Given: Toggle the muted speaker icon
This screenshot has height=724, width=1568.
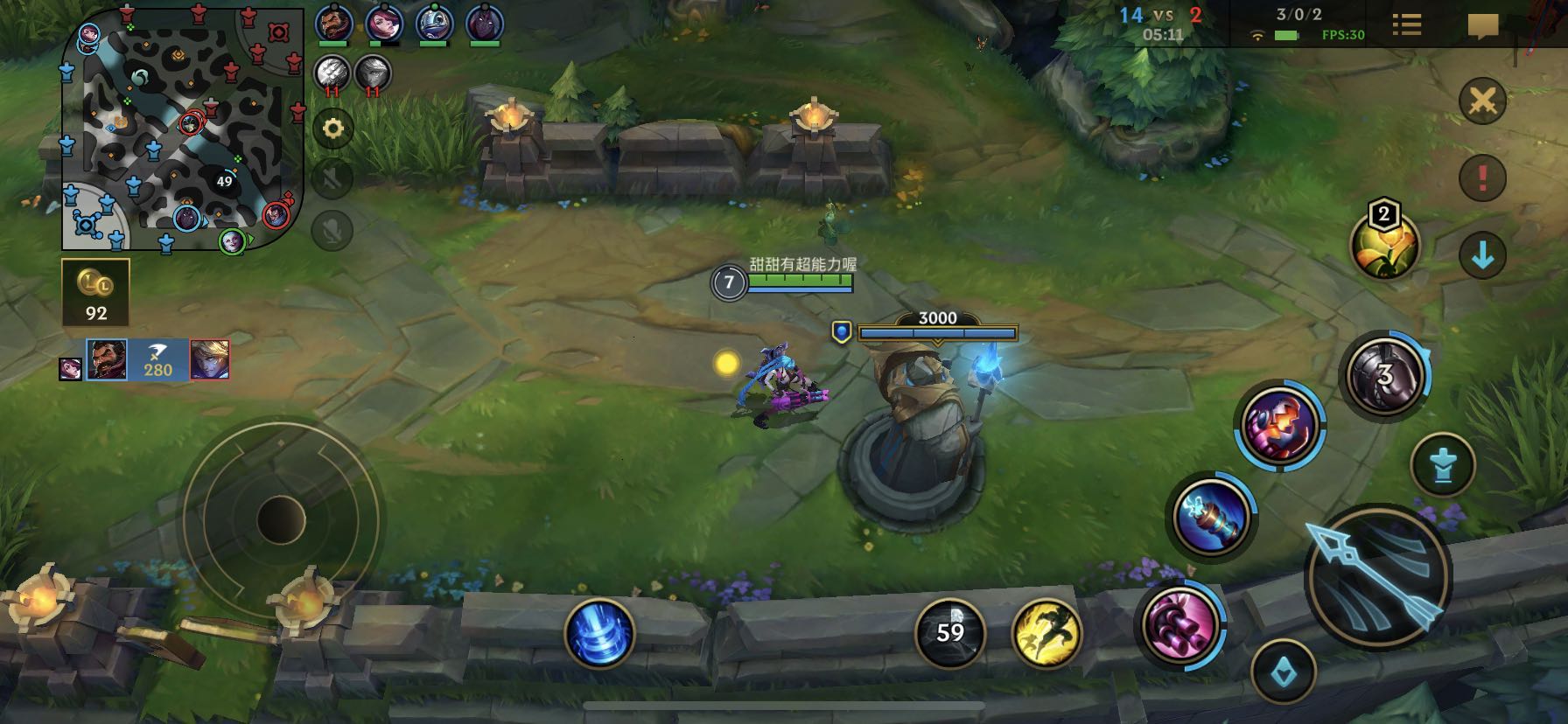Looking at the screenshot, I should click(332, 179).
